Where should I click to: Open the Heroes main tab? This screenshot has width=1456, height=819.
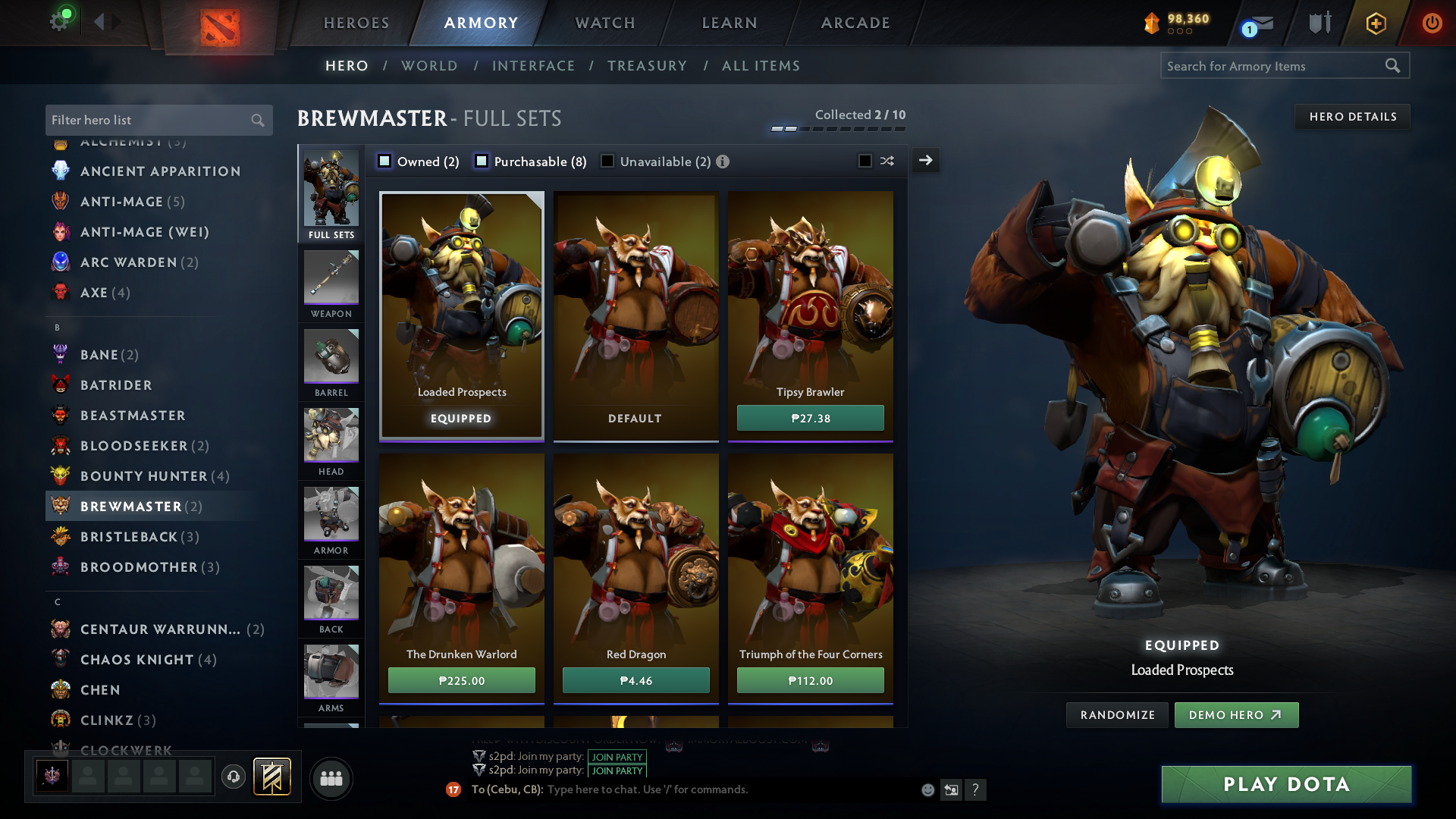click(356, 23)
